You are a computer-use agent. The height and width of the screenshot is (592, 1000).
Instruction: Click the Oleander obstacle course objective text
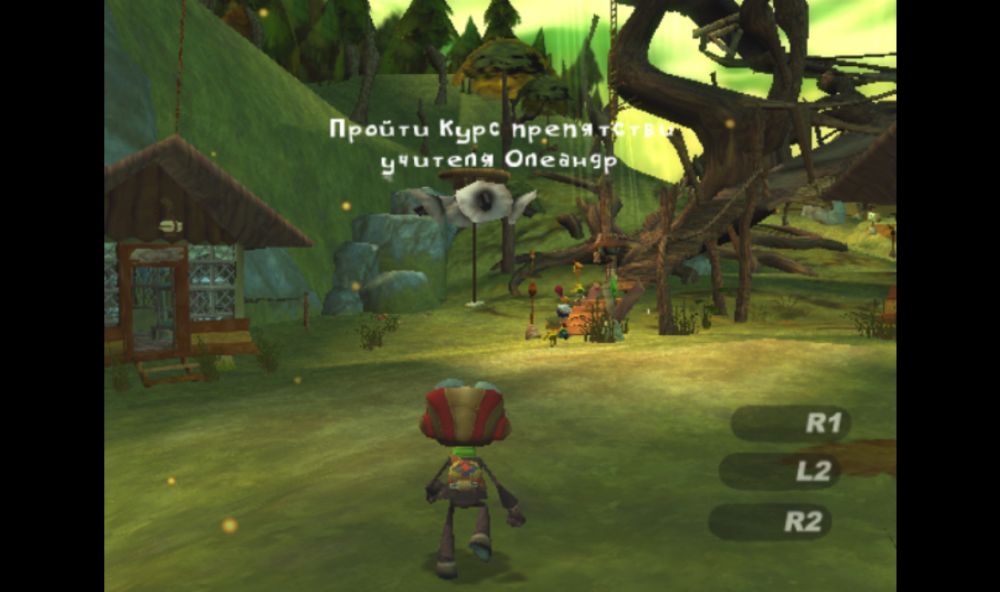[x=499, y=145]
